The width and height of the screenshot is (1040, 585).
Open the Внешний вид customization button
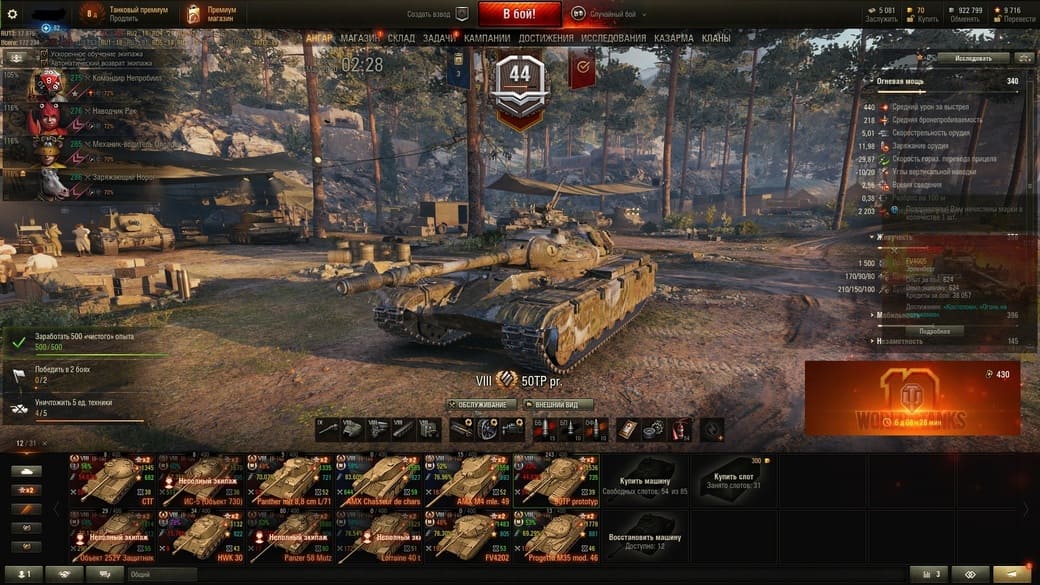tap(558, 405)
